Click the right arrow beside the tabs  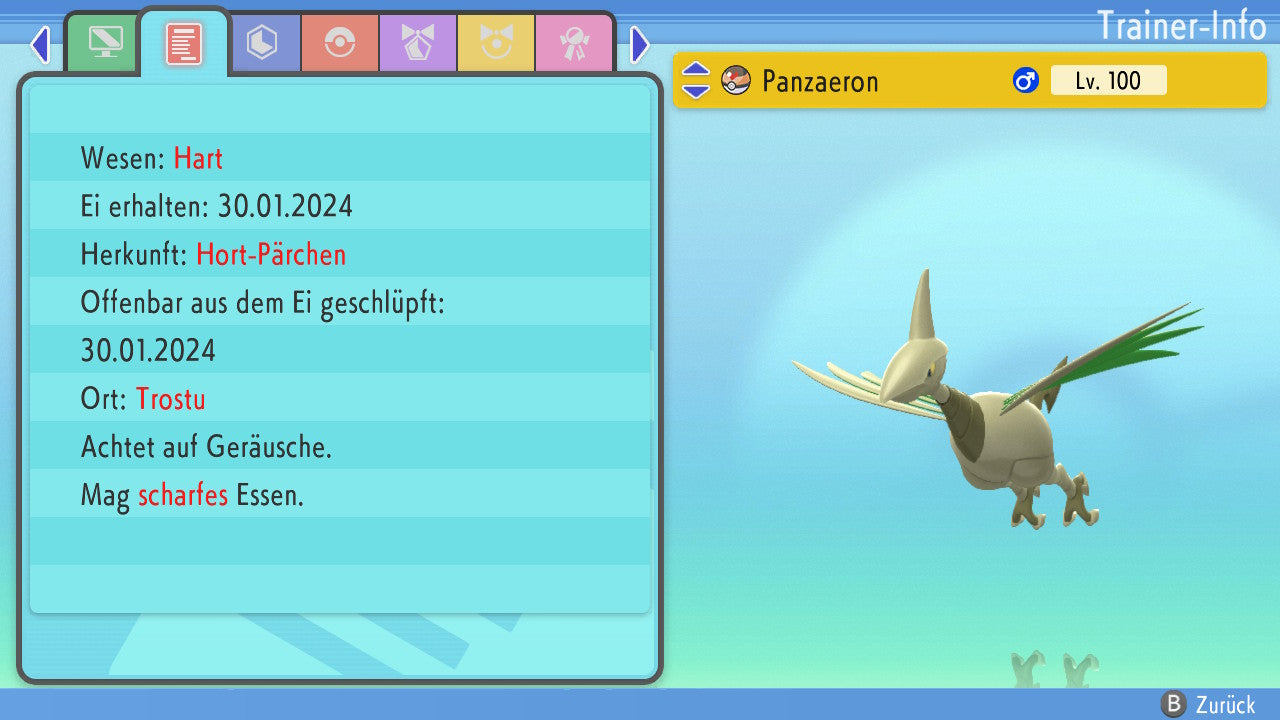[640, 44]
